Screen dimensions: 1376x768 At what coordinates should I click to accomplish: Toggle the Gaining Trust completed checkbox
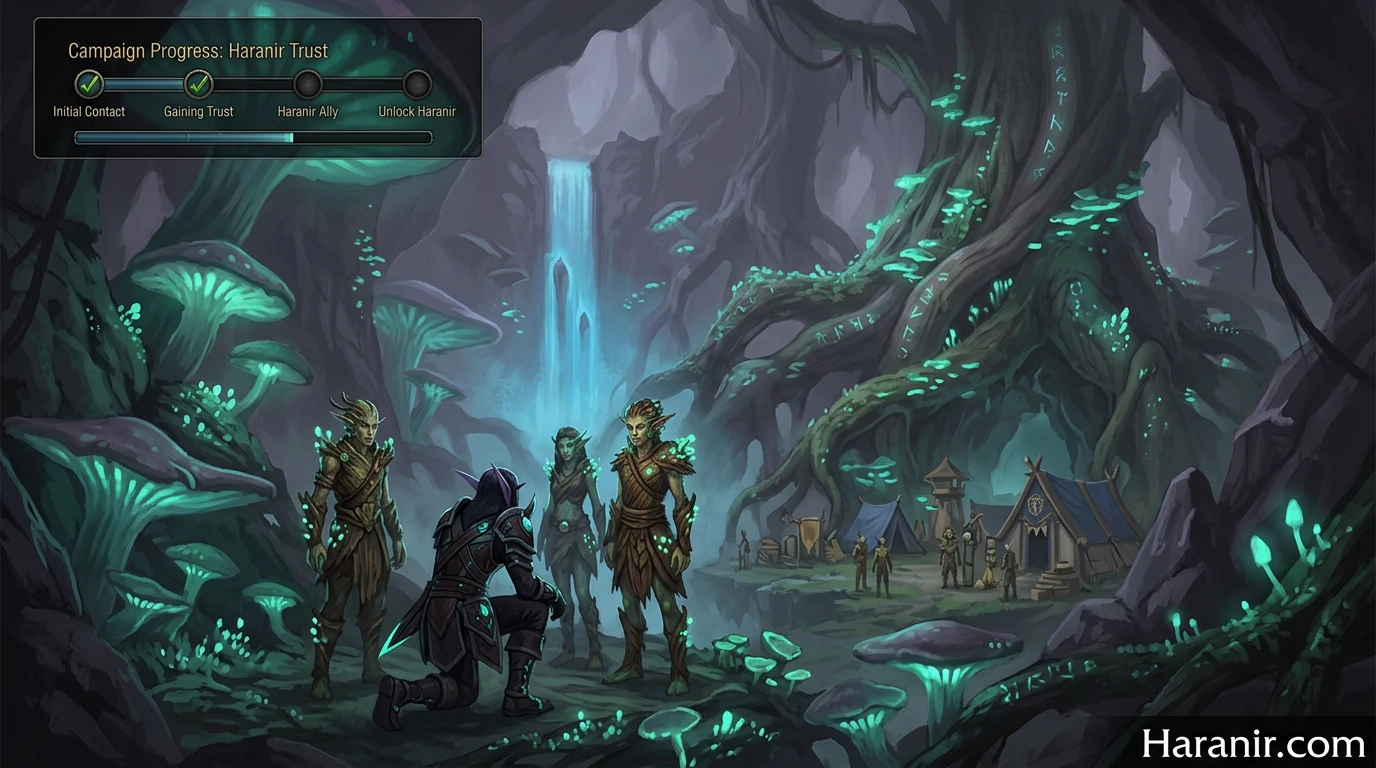click(198, 85)
